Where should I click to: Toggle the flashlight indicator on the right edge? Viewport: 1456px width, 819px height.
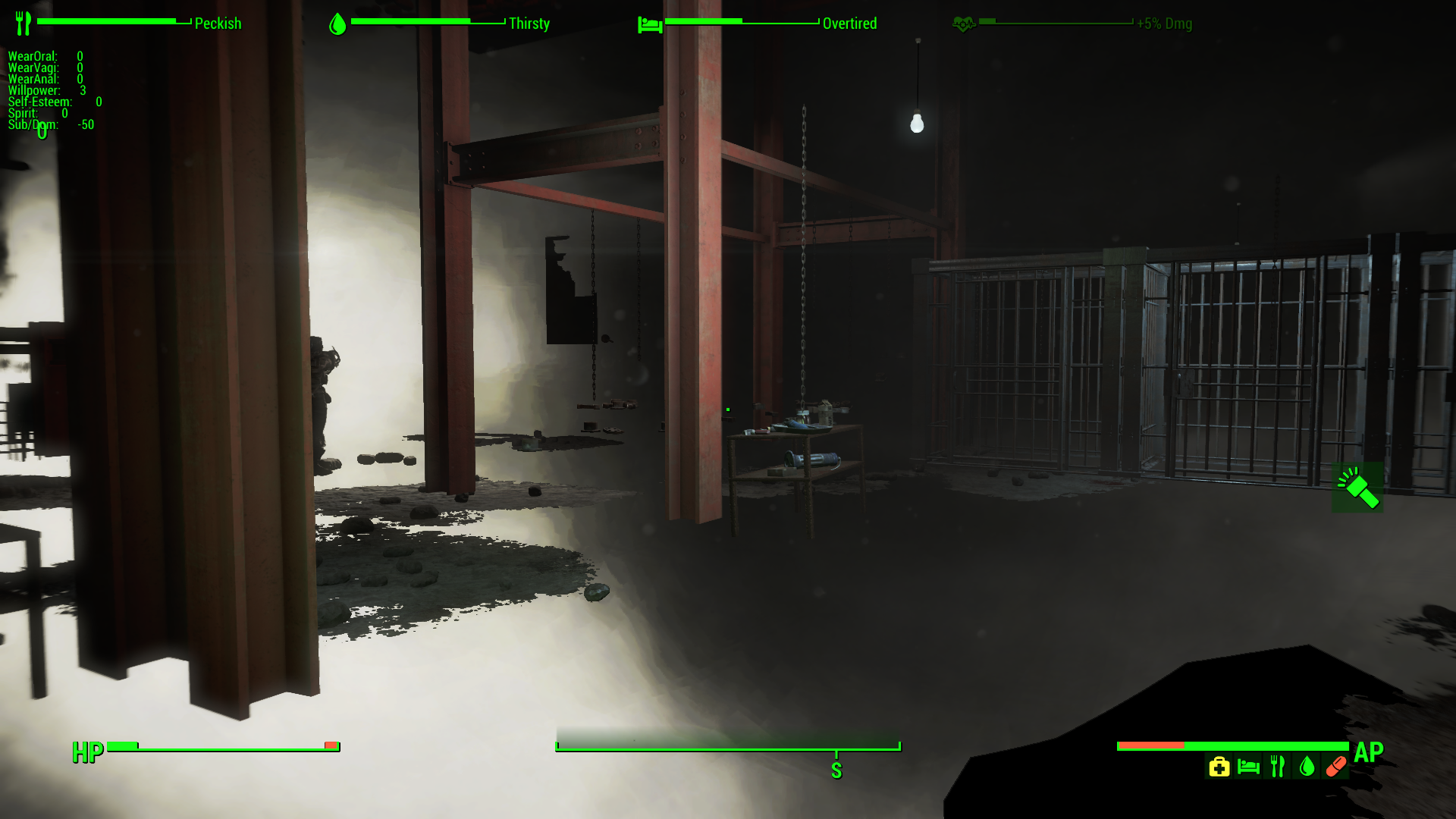click(x=1357, y=488)
